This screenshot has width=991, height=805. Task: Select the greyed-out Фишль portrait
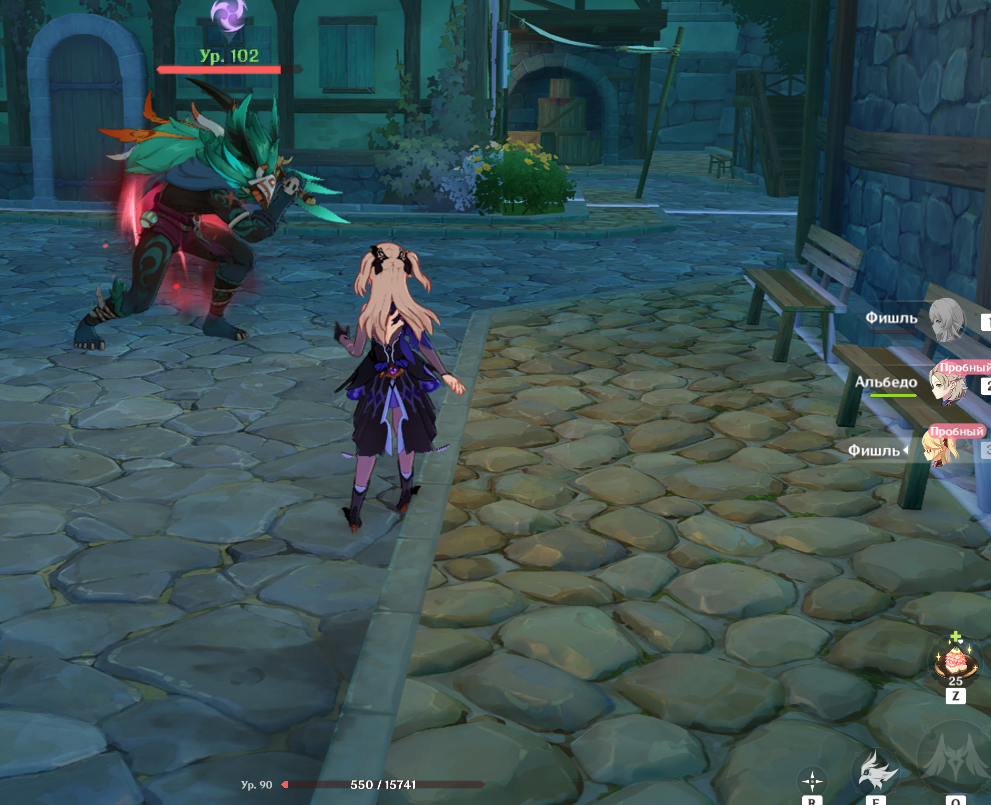(x=946, y=320)
